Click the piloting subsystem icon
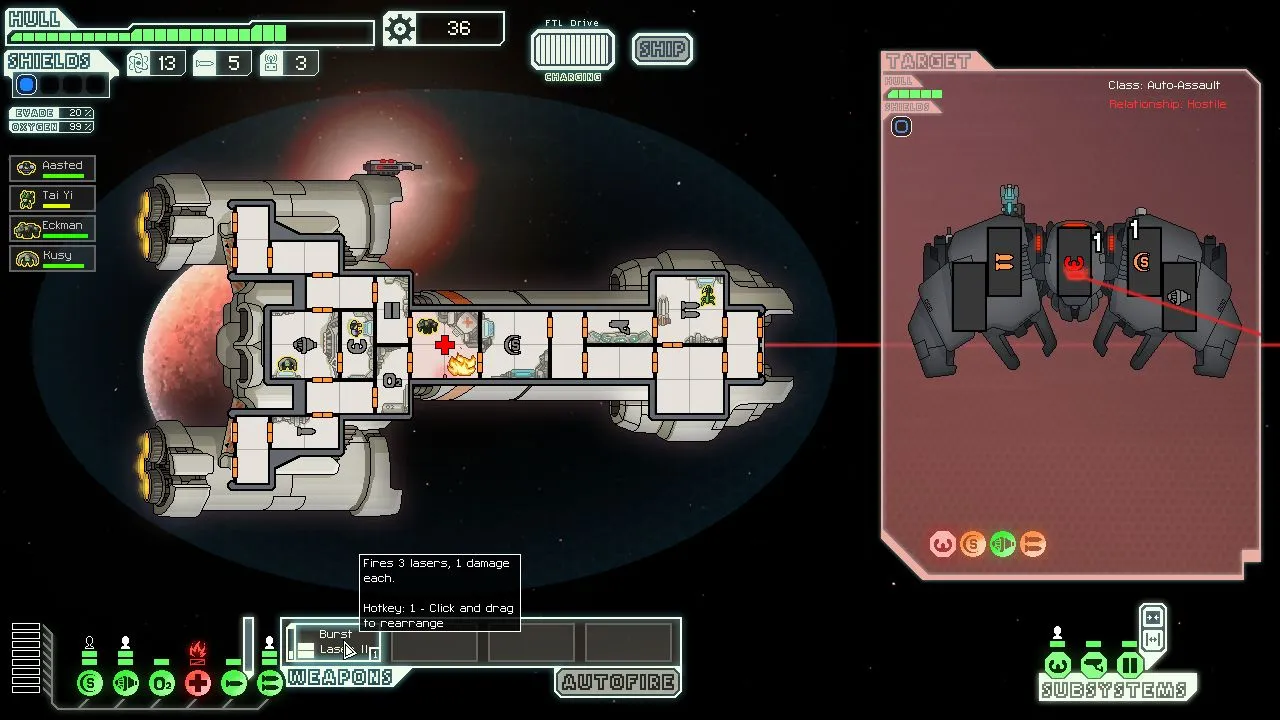 click(1057, 665)
